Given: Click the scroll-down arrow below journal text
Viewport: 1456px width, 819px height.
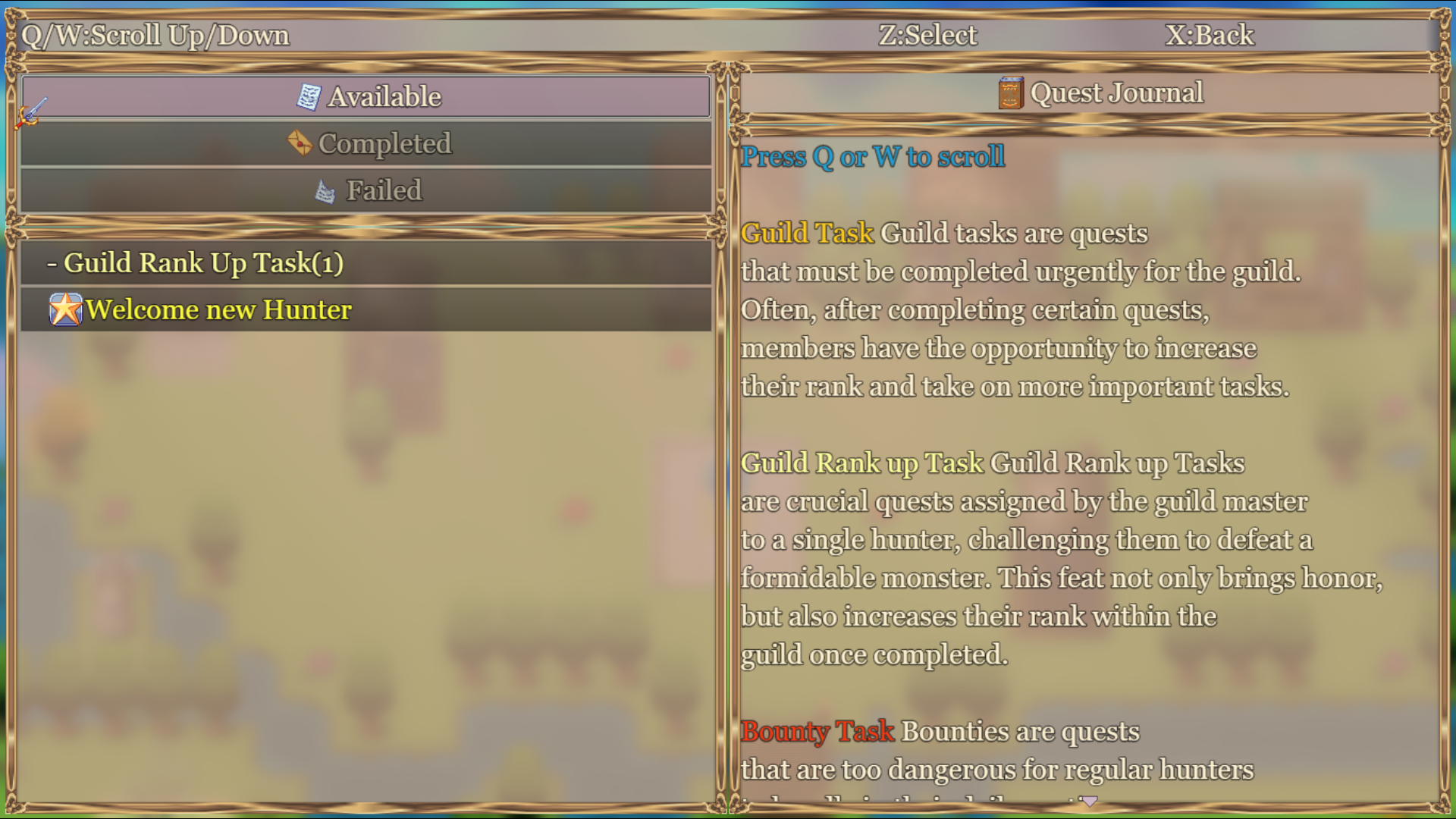Looking at the screenshot, I should pyautogui.click(x=1087, y=800).
